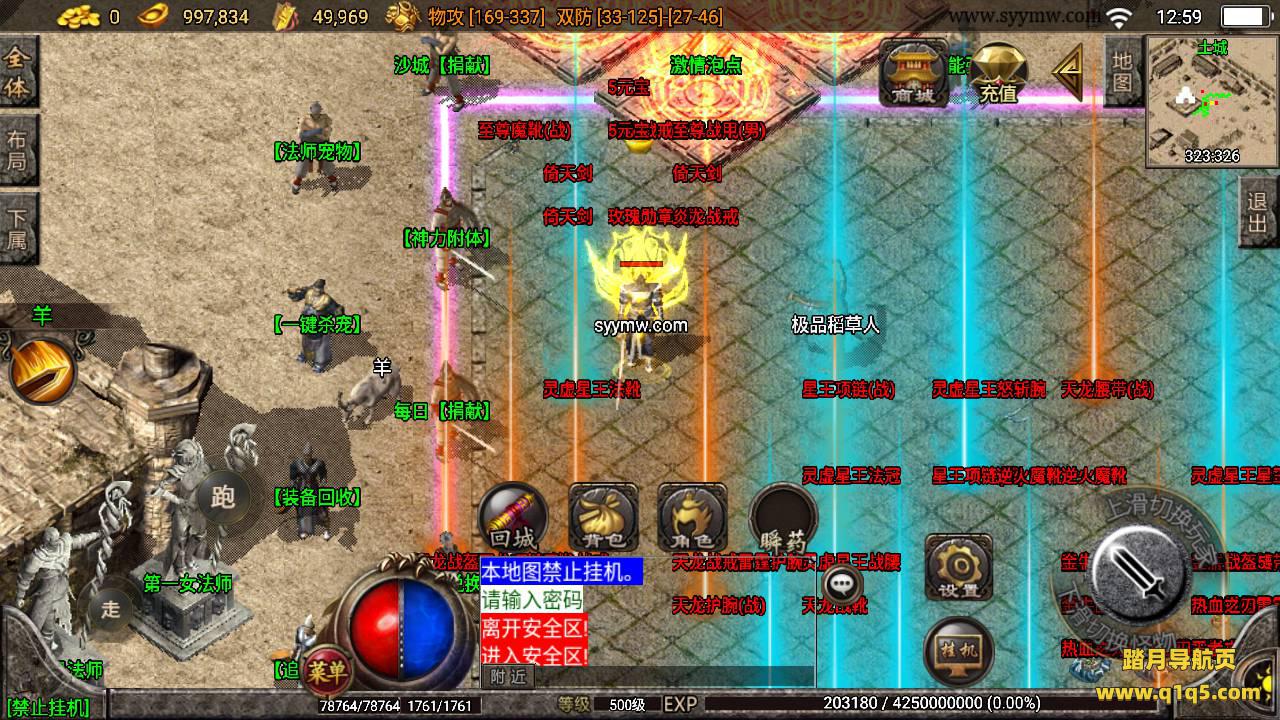Open the 背包 backpack

(603, 518)
